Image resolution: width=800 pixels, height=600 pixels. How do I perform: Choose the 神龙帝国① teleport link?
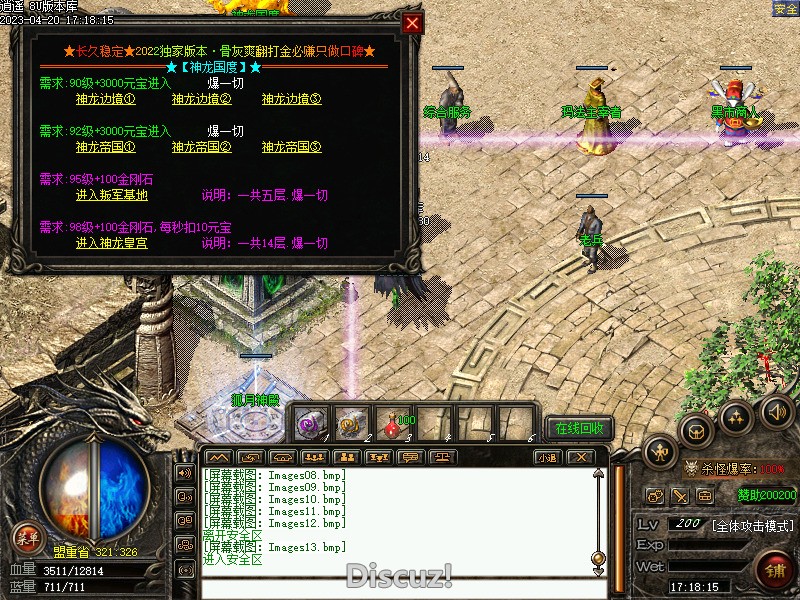click(105, 147)
